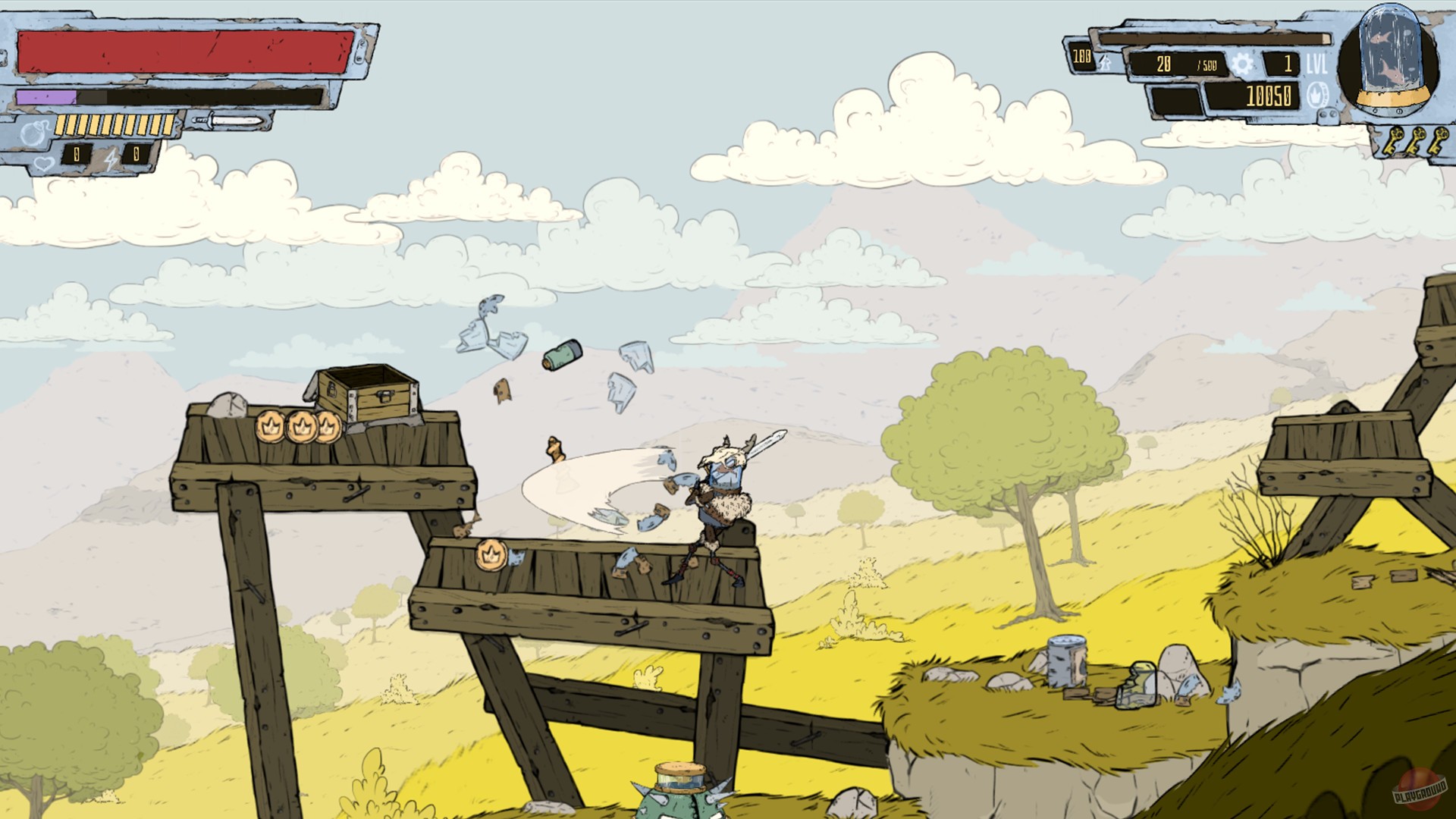The width and height of the screenshot is (1456, 819).
Task: Click the segmented yellow overheat gauge
Action: pos(114,124)
